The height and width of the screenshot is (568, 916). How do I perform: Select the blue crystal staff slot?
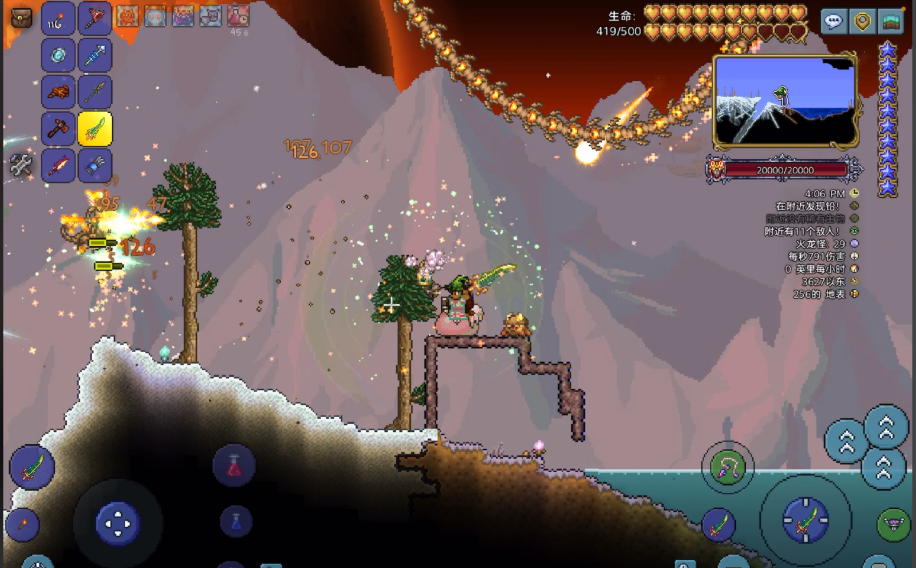point(95,54)
